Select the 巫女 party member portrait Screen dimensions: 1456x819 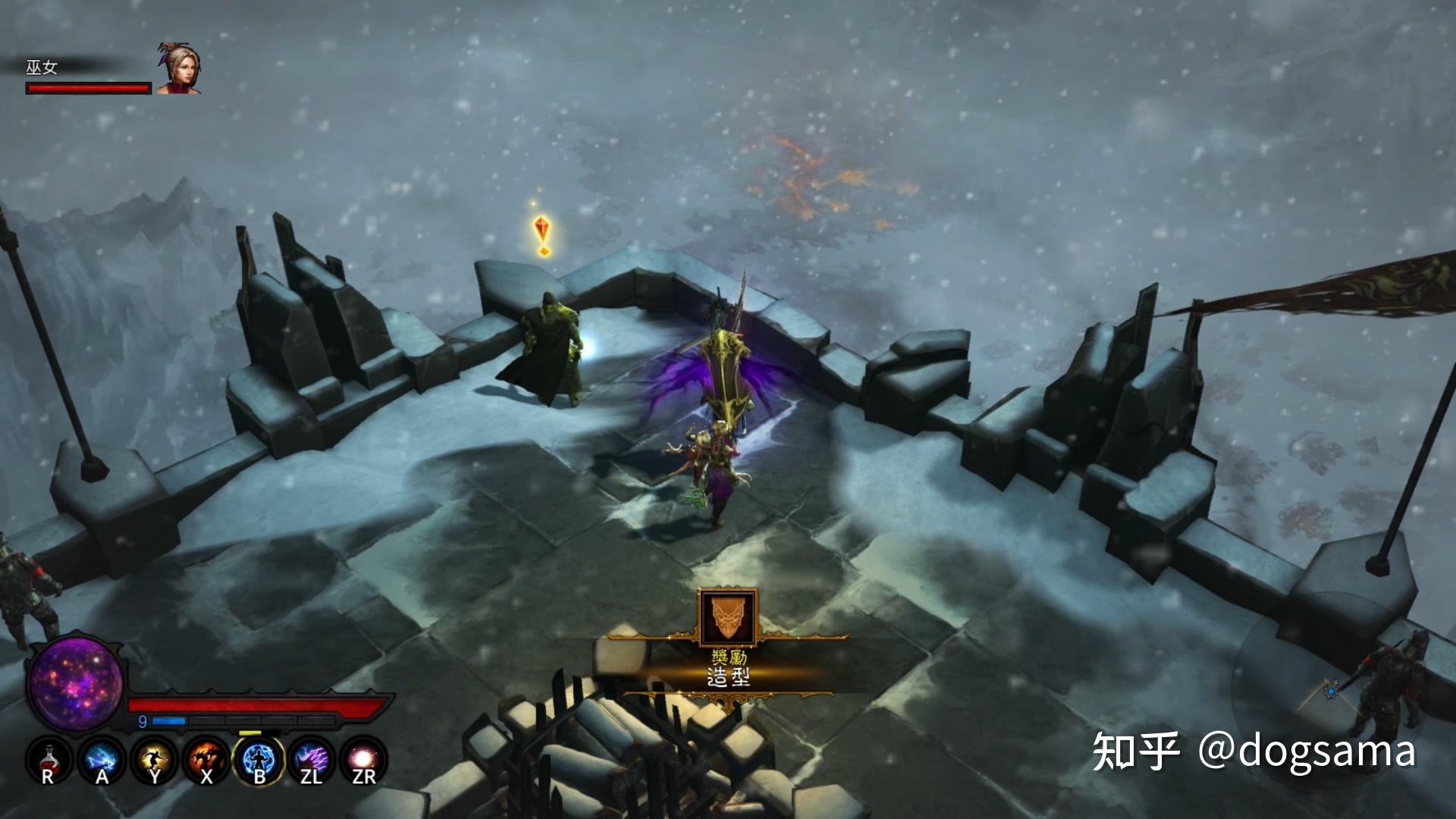point(179,69)
